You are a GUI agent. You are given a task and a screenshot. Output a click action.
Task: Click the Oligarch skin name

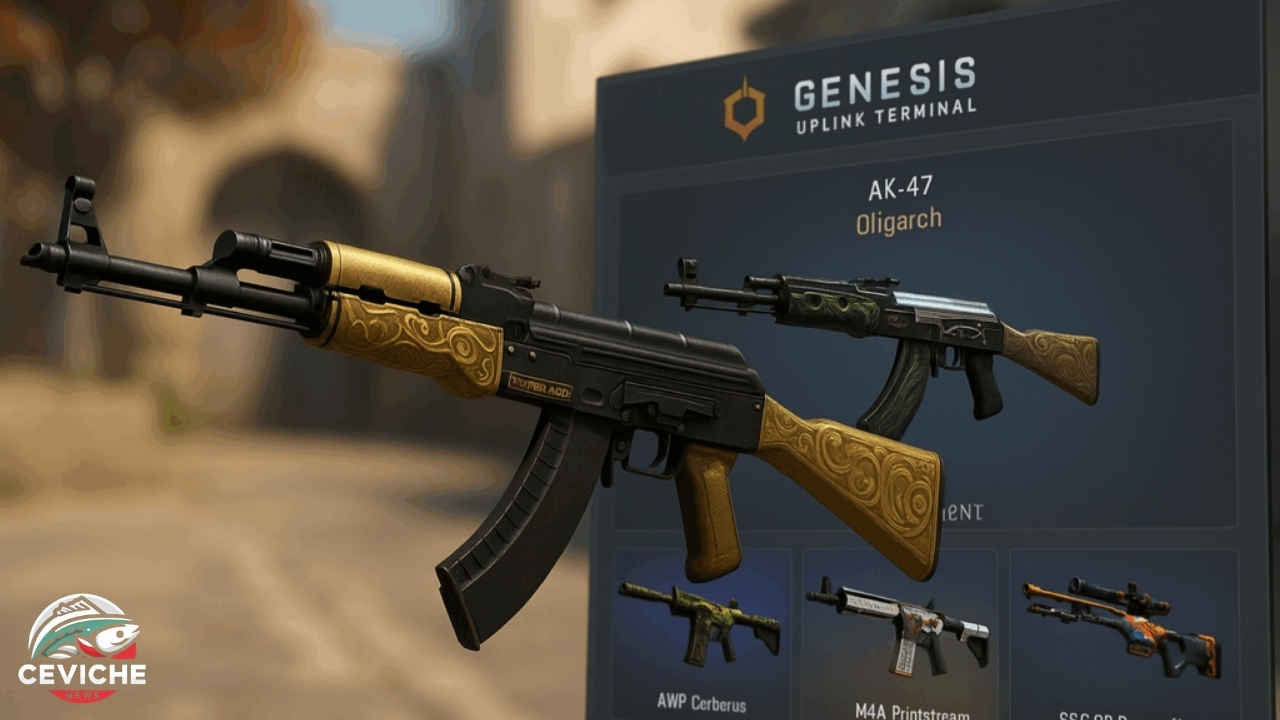click(899, 218)
